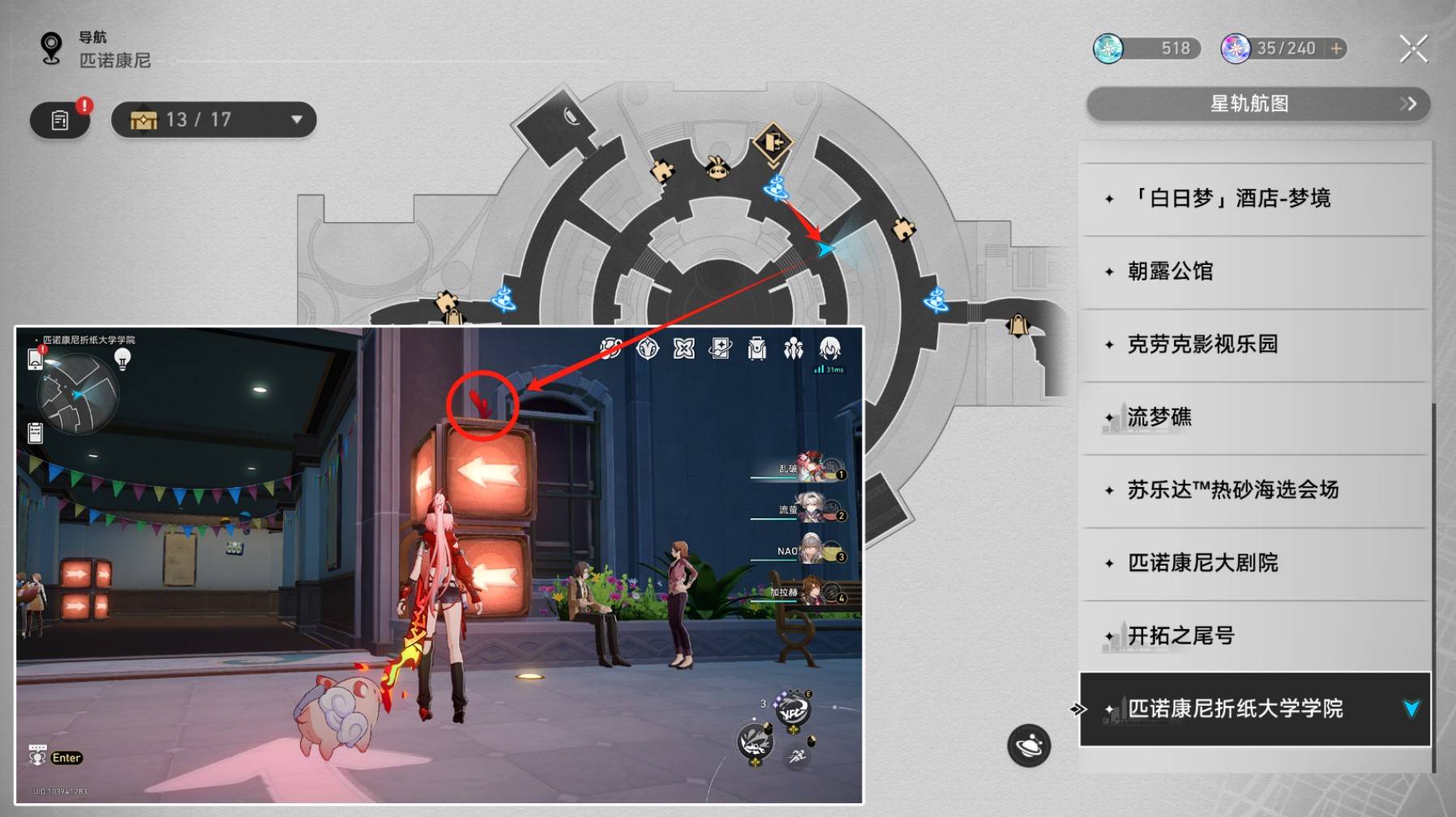This screenshot has height=817, width=1456.
Task: Click the 匹诺康尼 navigation pin icon
Action: pos(51,48)
